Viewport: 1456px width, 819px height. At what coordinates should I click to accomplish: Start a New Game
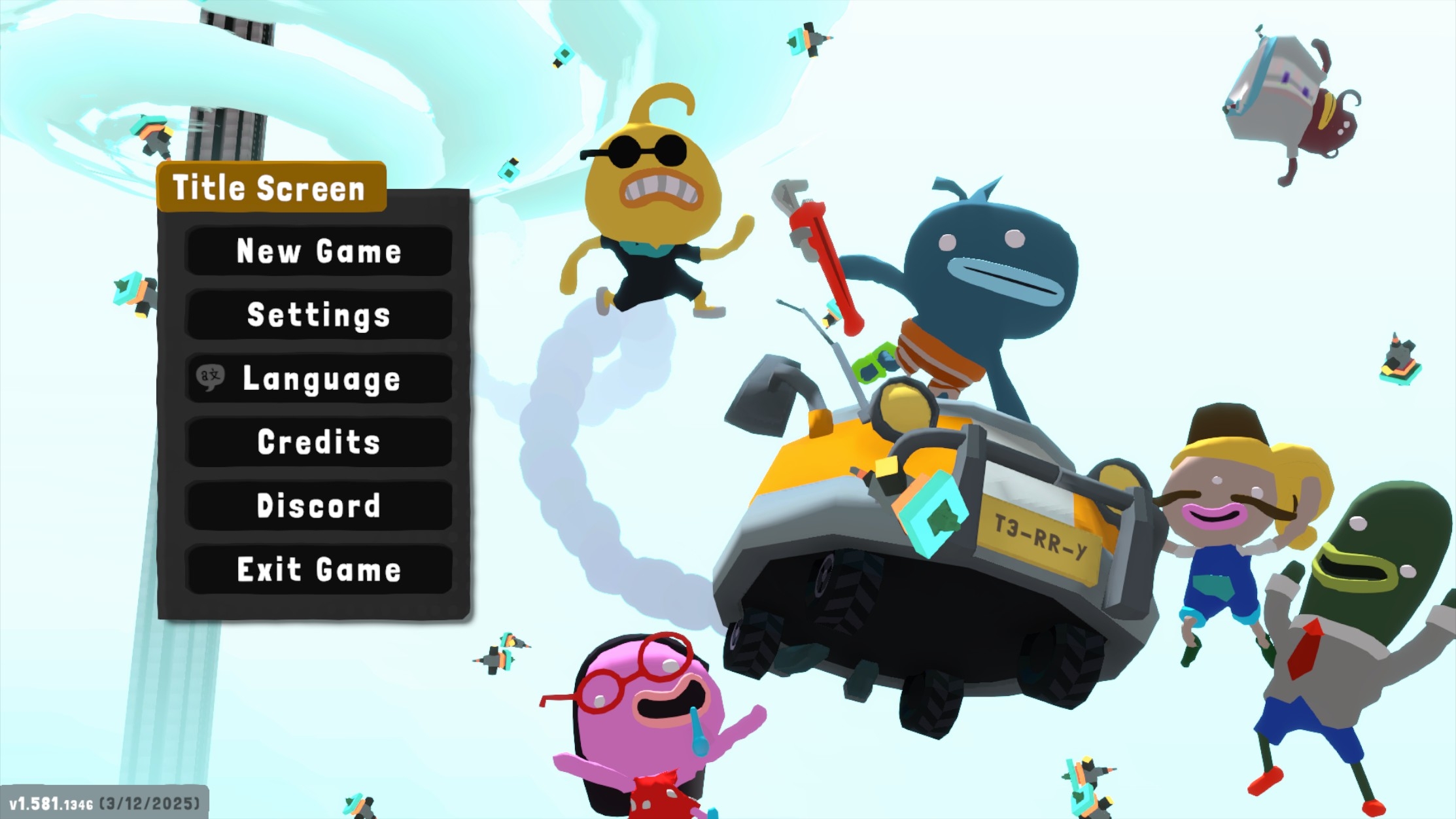tap(319, 251)
